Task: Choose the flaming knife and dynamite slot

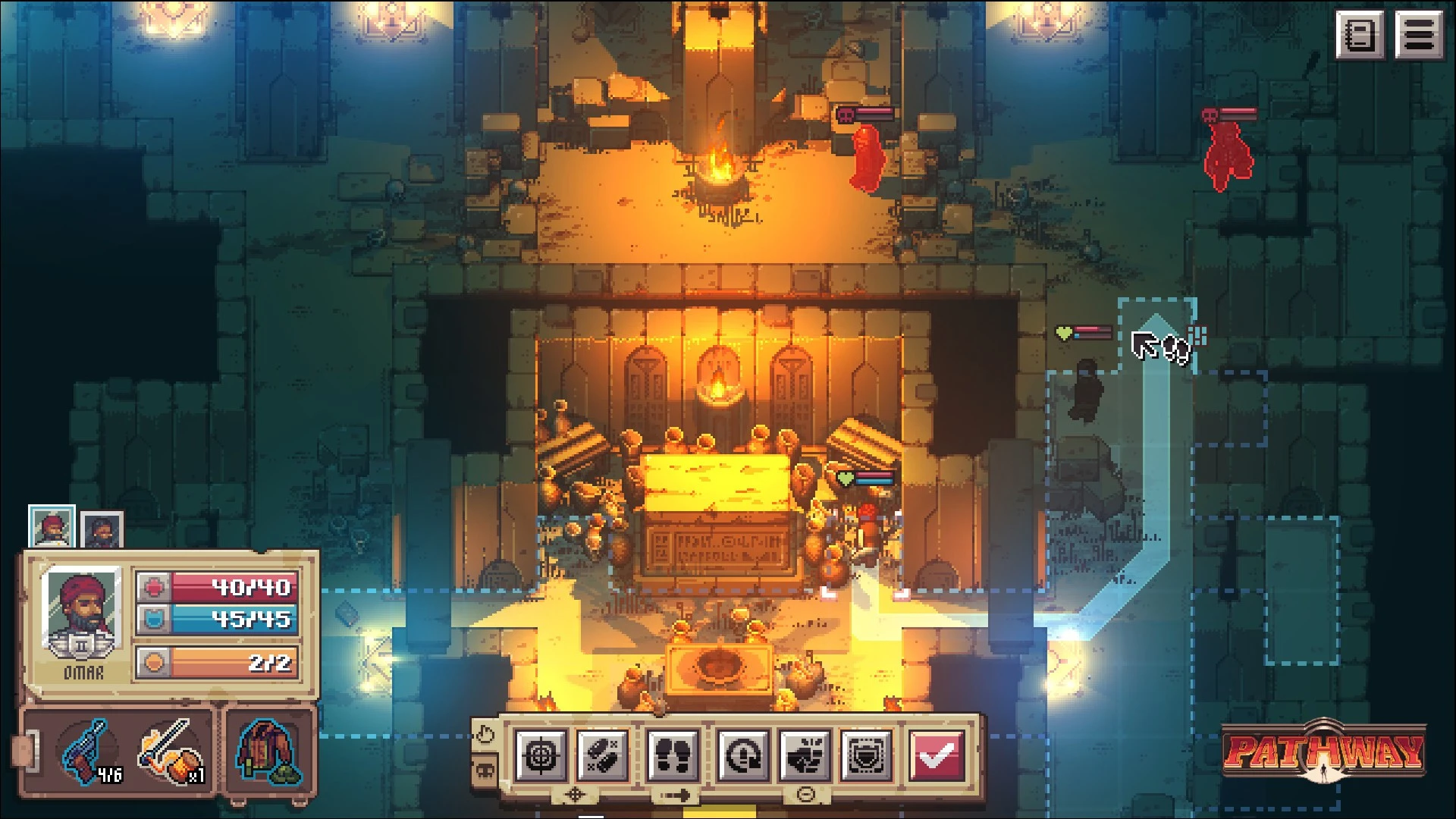Action: pos(171,752)
